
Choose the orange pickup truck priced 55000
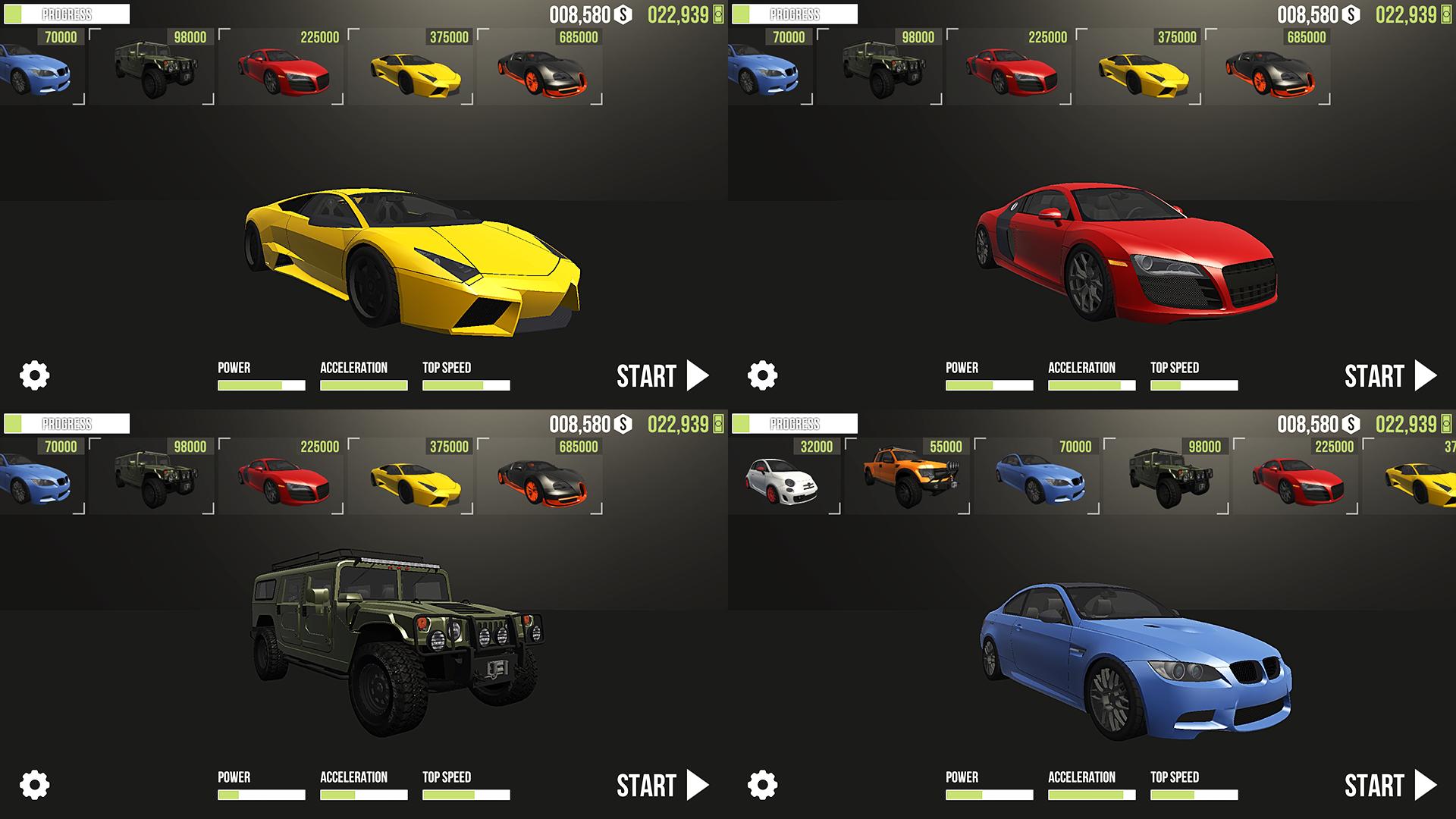point(912,478)
